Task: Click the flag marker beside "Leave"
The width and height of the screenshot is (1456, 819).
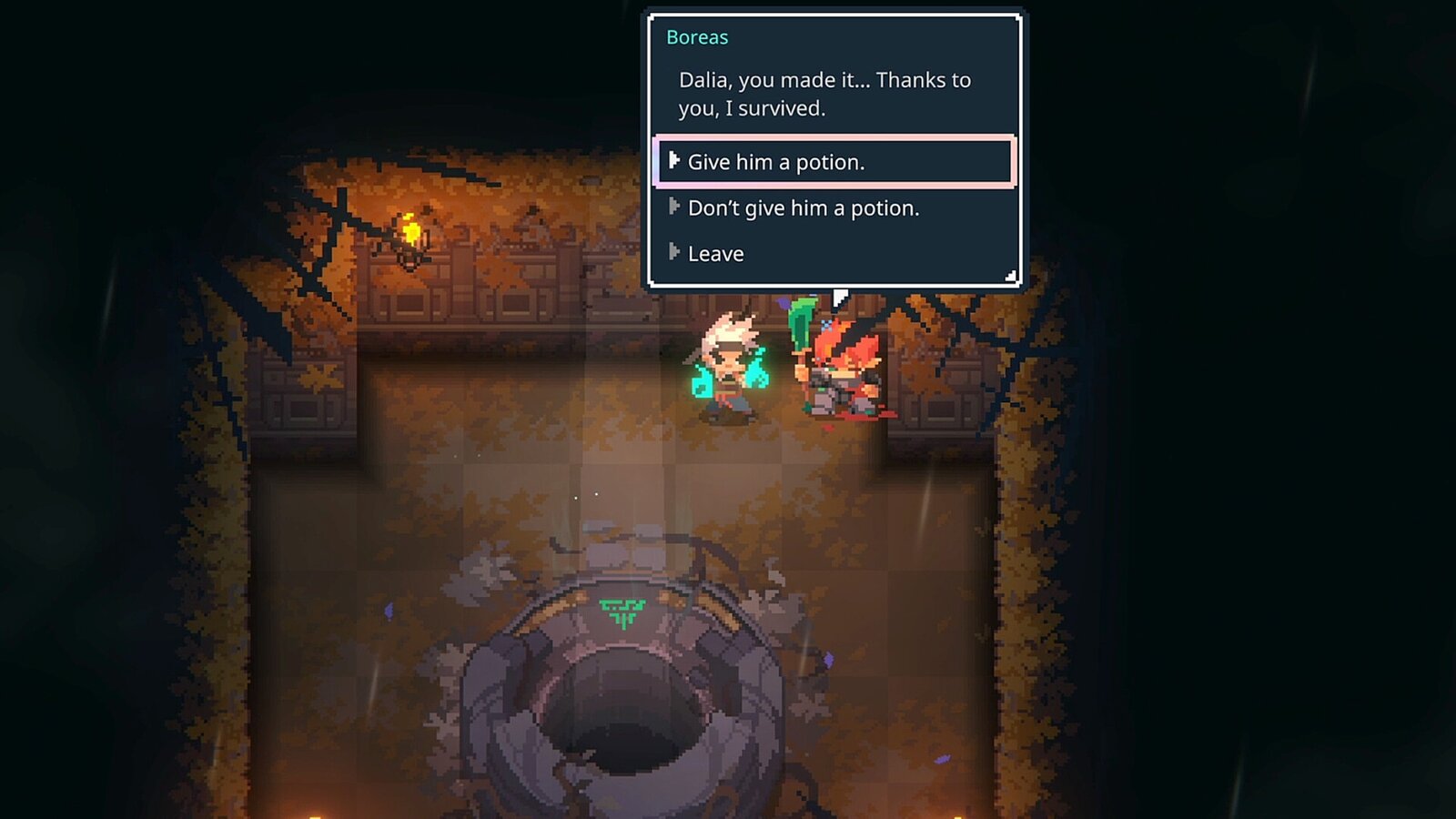Action: coord(674,253)
